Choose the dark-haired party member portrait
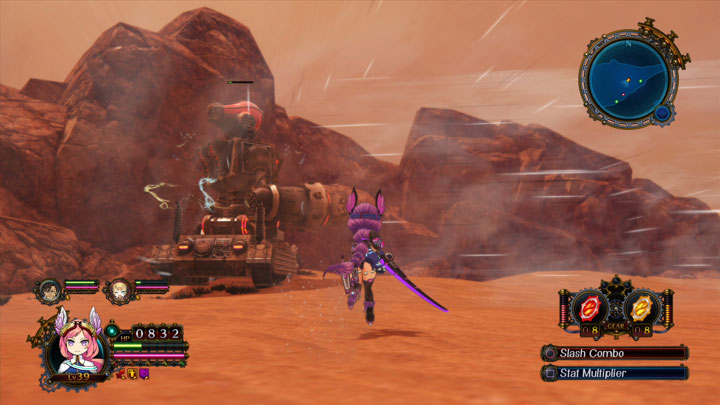 pyautogui.click(x=49, y=290)
